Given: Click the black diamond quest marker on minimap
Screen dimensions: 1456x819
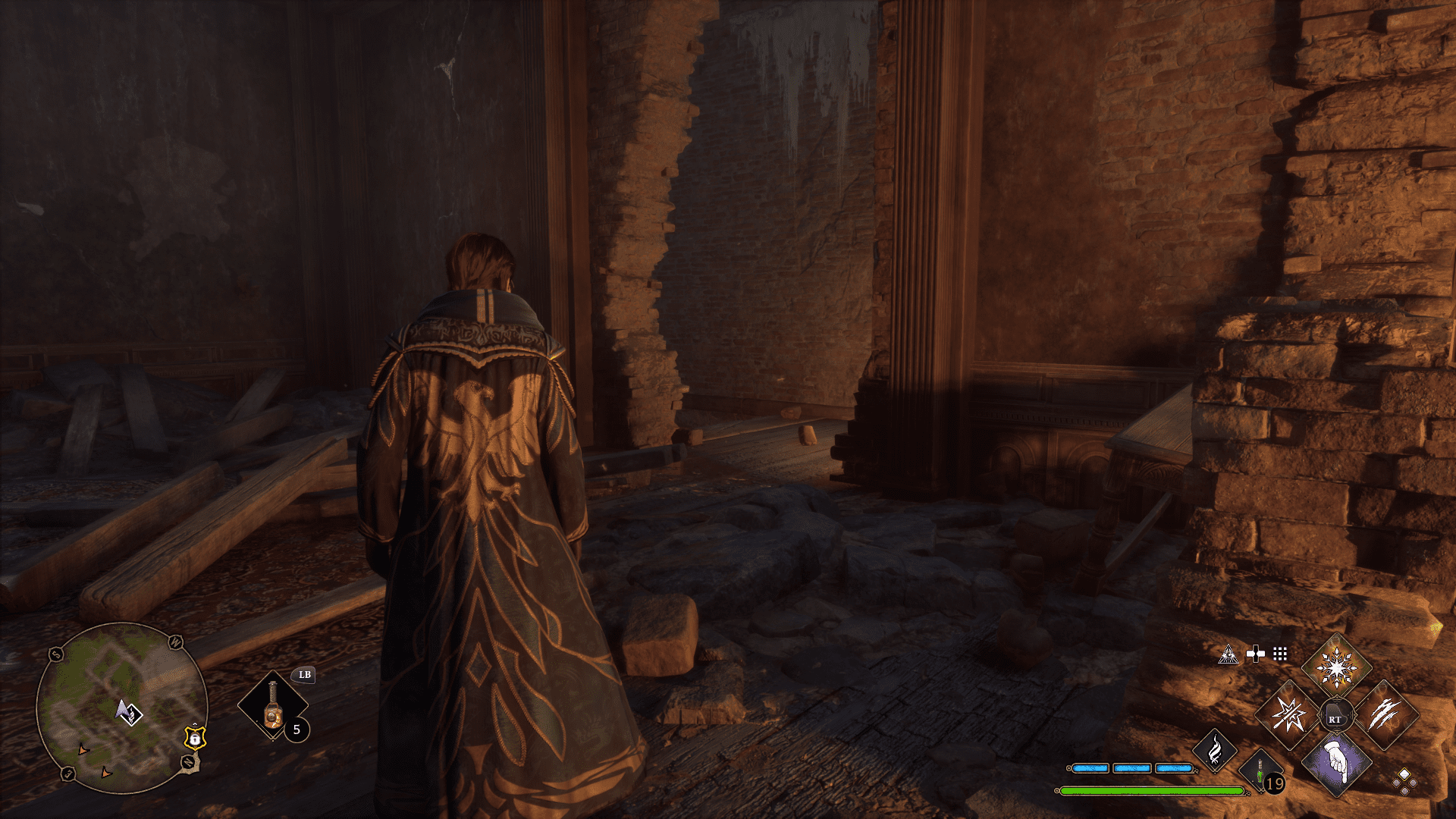Looking at the screenshot, I should coord(131,714).
